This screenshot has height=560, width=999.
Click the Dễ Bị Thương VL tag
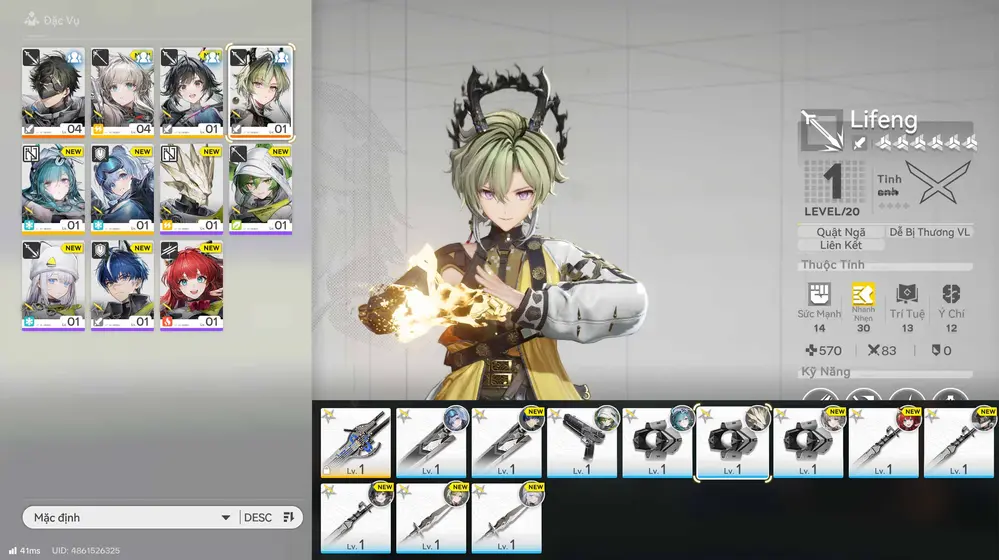click(929, 232)
